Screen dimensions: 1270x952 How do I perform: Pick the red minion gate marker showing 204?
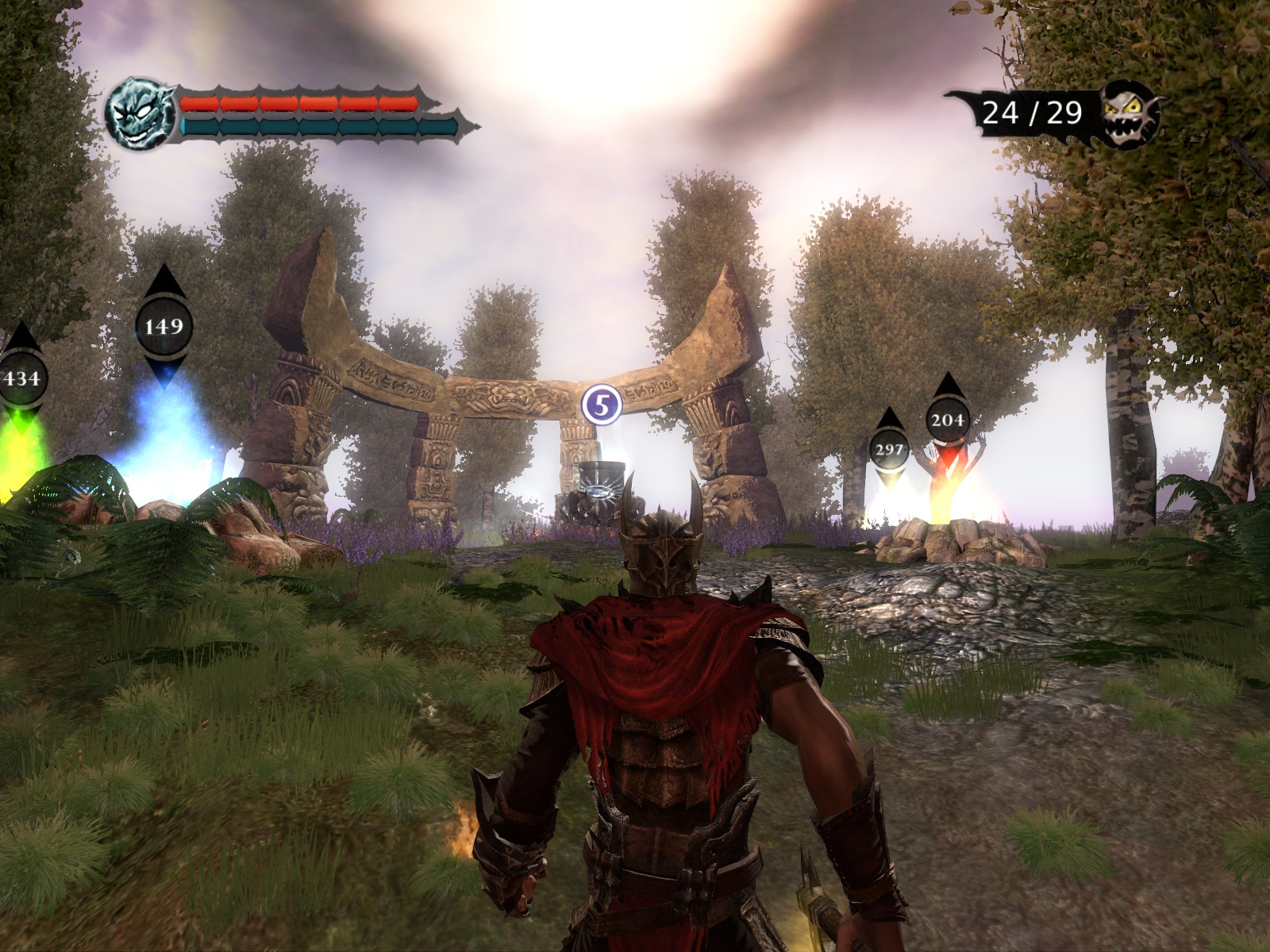pyautogui.click(x=947, y=419)
